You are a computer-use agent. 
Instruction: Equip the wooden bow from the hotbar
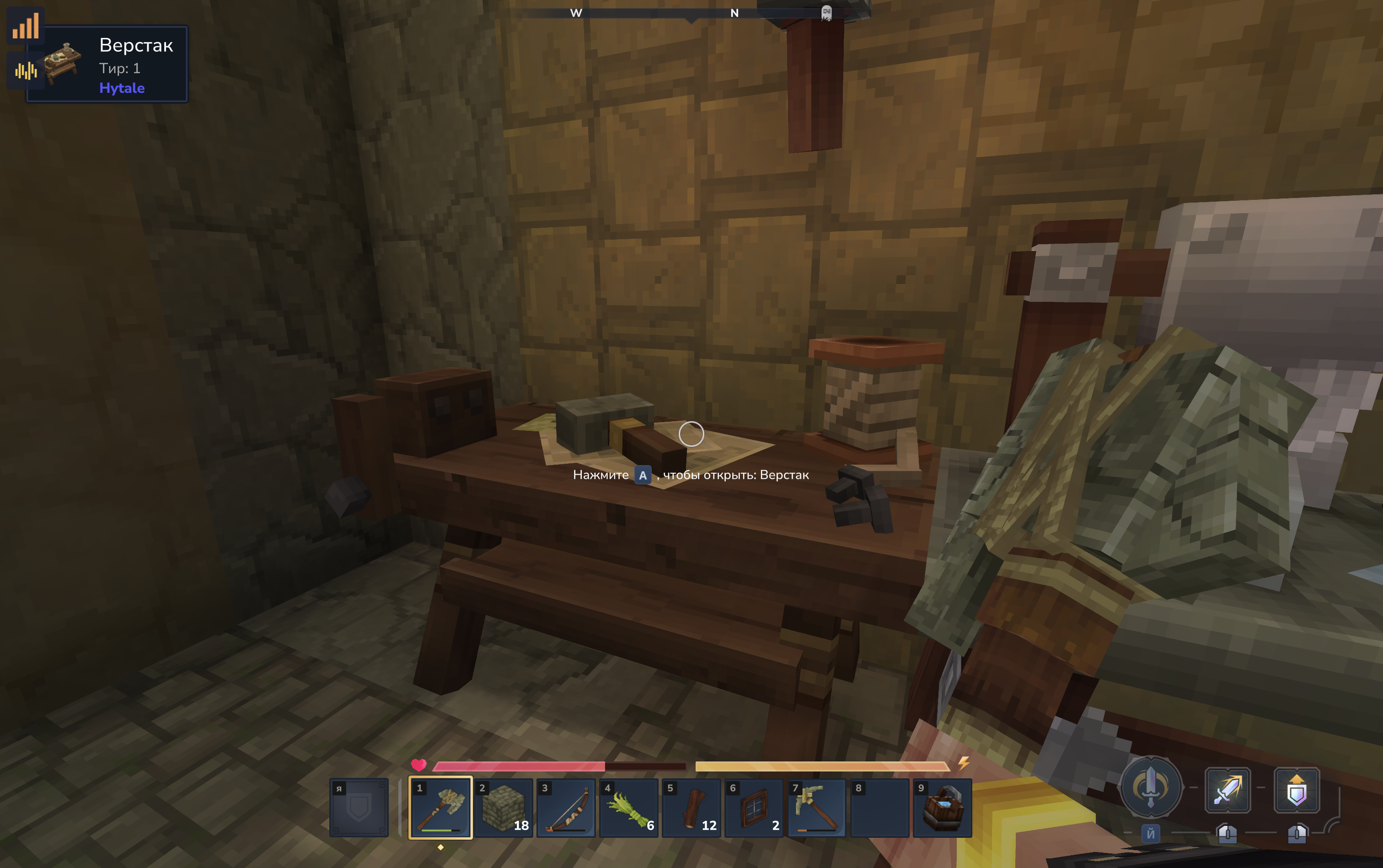566,807
